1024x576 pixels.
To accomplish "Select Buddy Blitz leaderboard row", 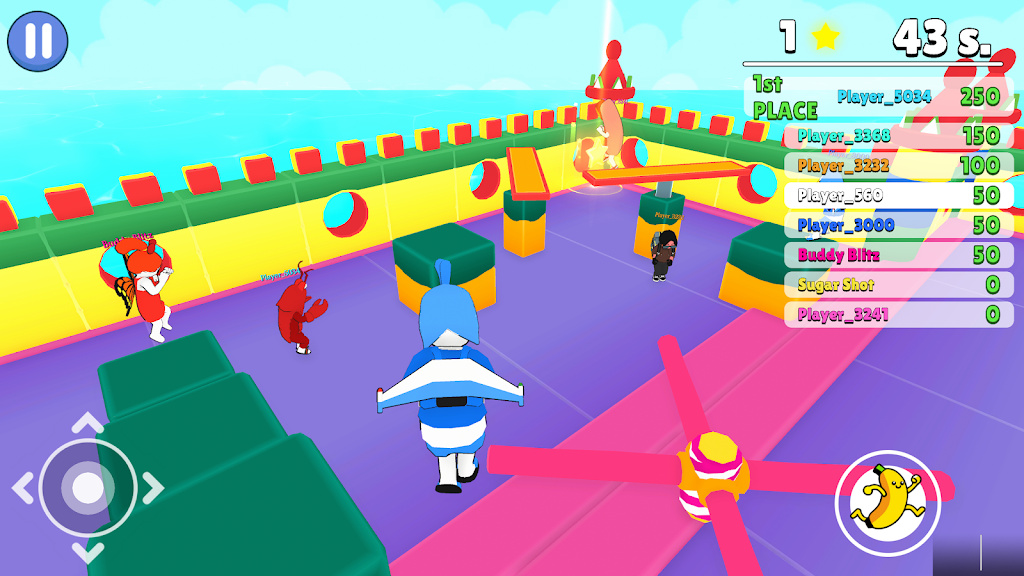I will coord(897,255).
